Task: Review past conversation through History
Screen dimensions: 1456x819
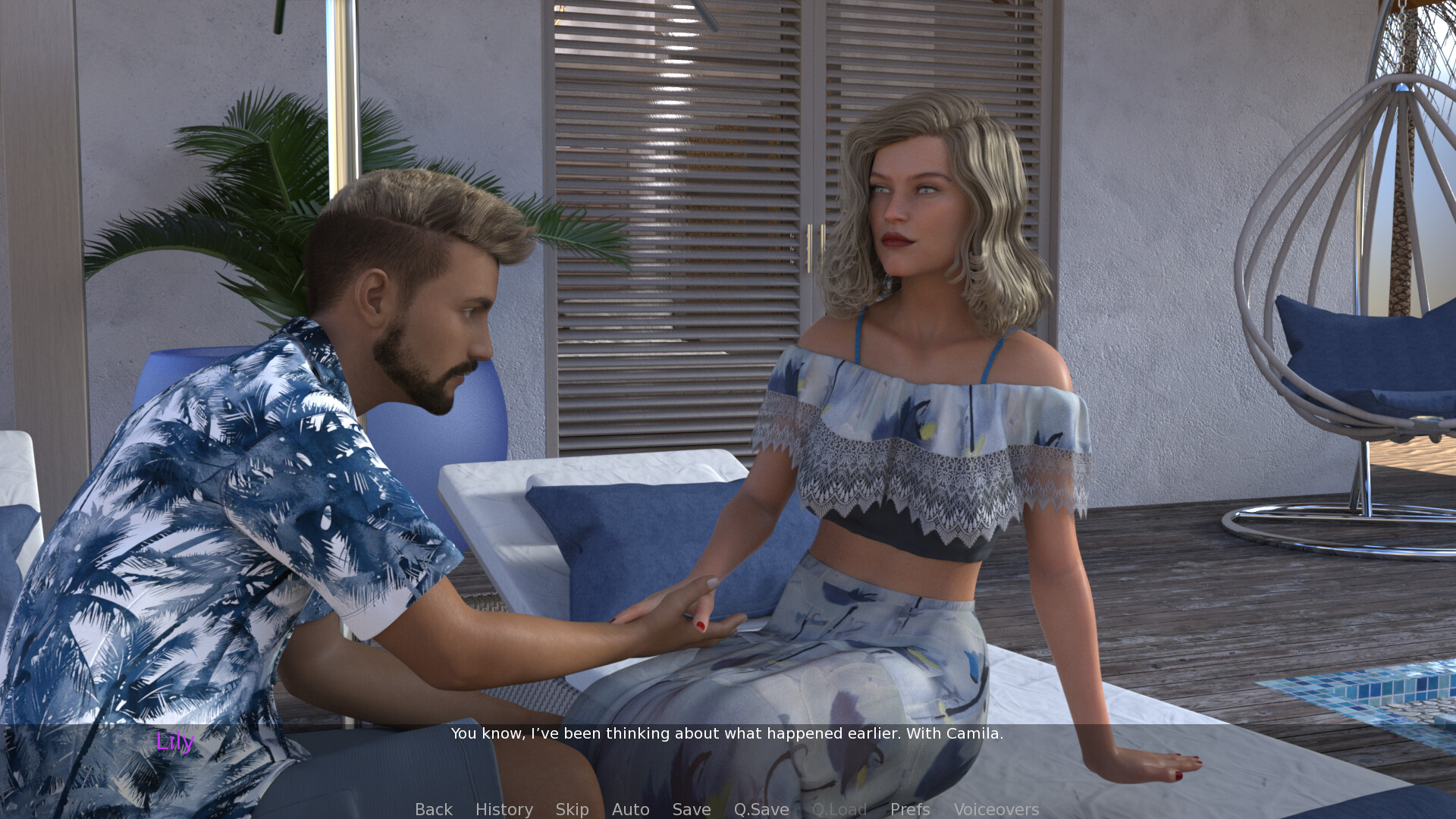Action: [x=504, y=809]
